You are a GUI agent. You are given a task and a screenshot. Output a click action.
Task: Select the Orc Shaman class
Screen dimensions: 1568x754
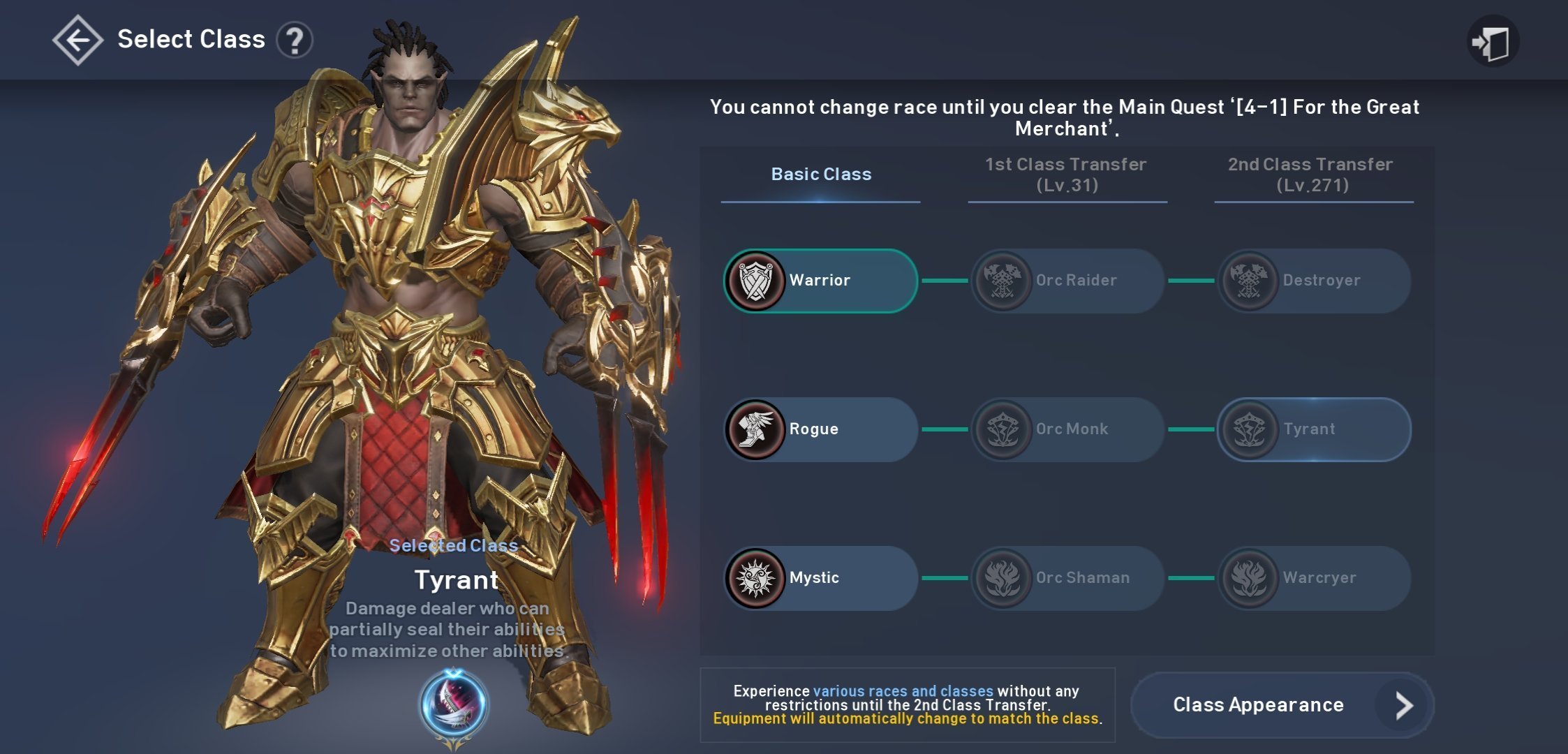point(1067,578)
